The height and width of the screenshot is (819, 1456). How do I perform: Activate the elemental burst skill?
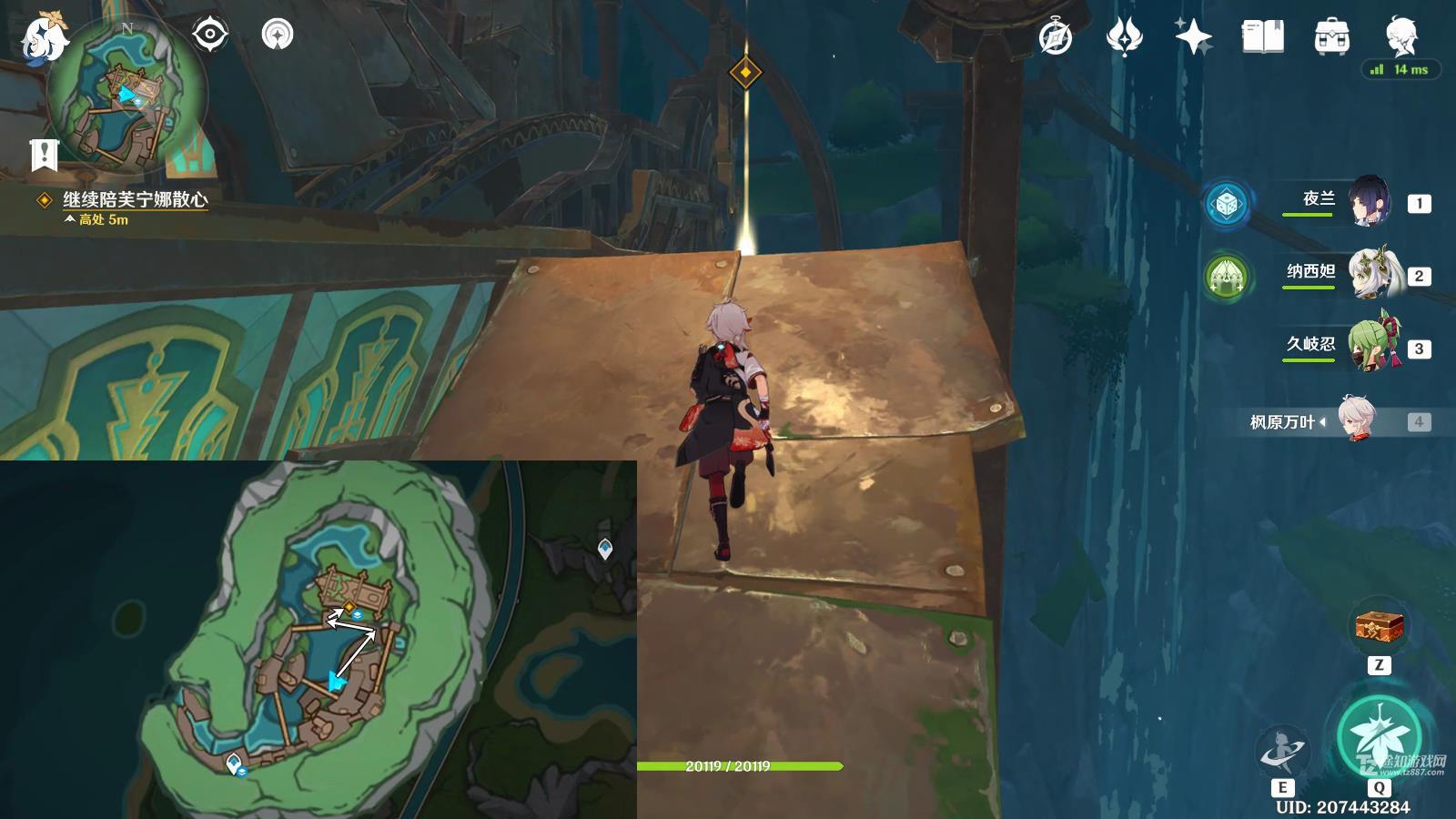pyautogui.click(x=1380, y=738)
